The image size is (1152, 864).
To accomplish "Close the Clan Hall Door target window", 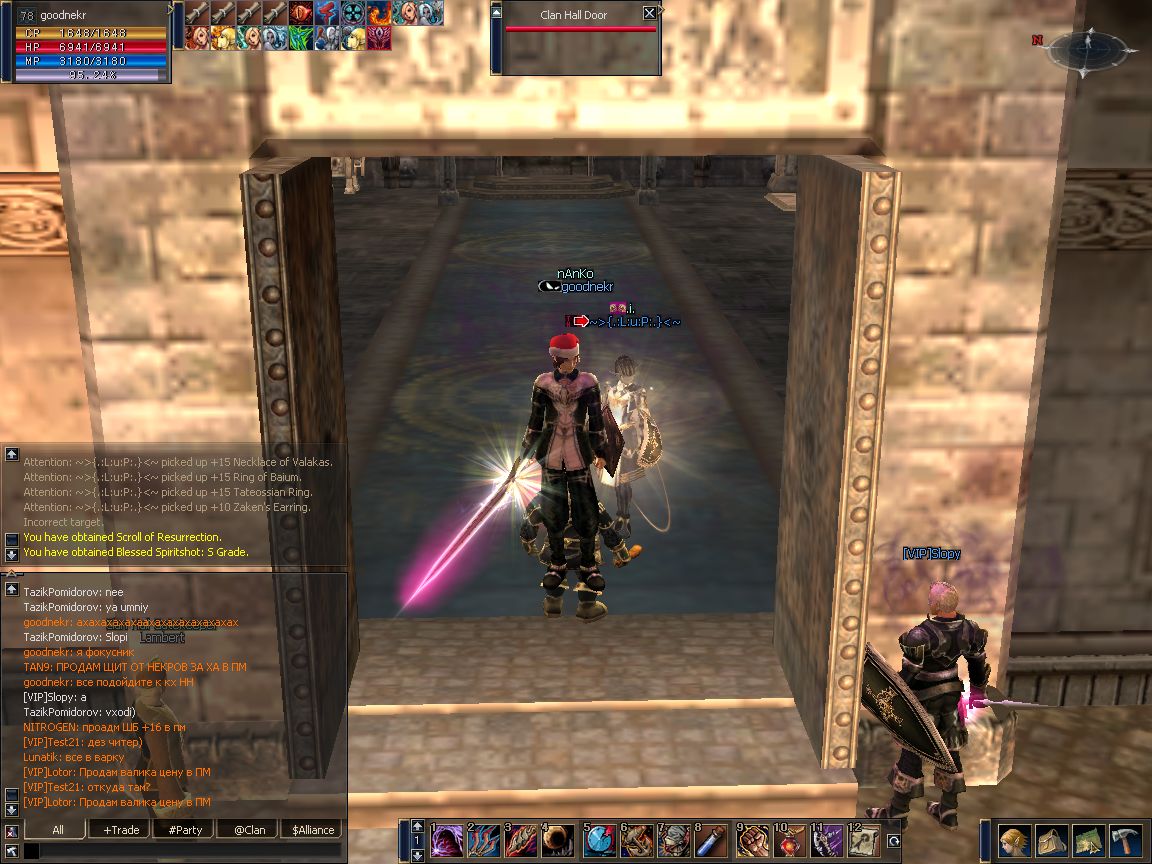I will [x=649, y=13].
